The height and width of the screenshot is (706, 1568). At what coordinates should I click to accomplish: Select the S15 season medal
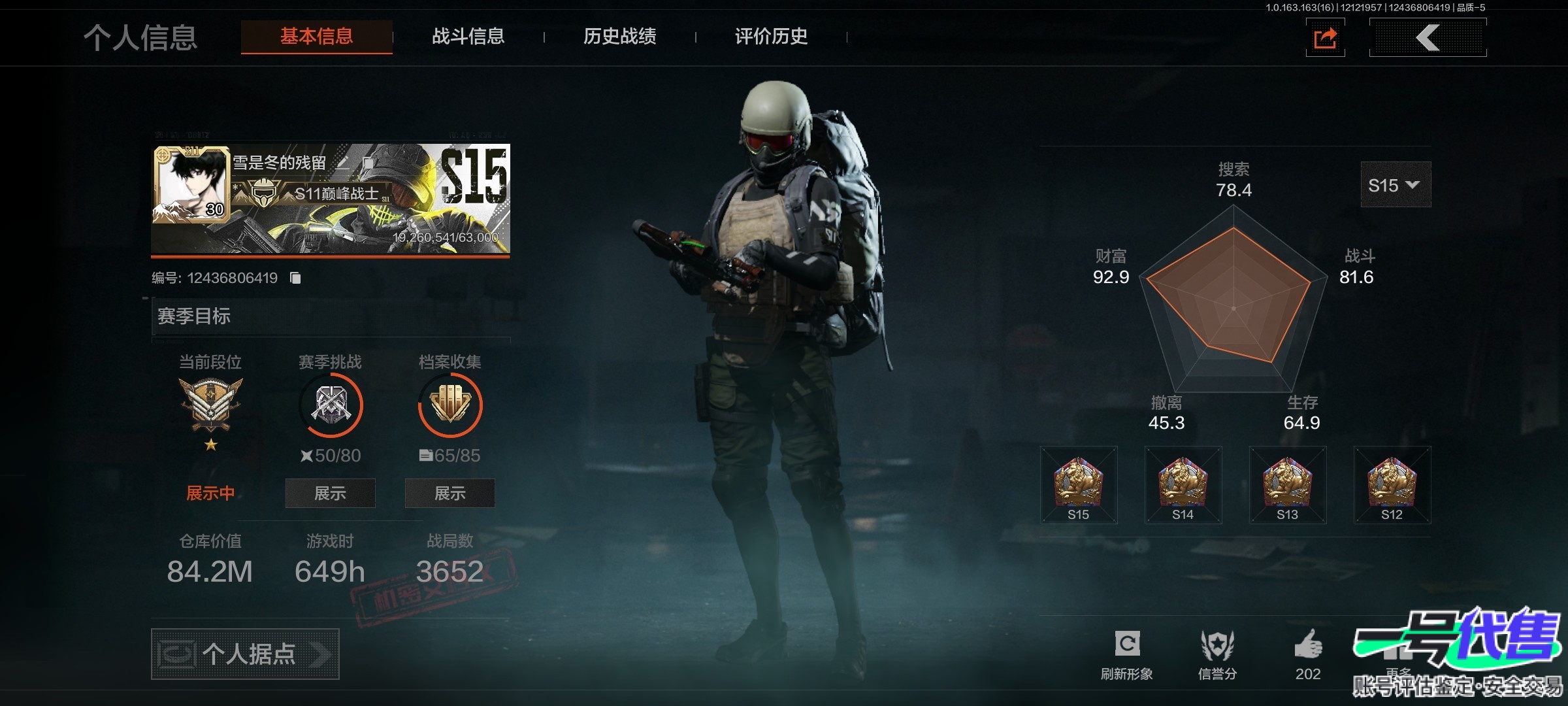point(1079,485)
